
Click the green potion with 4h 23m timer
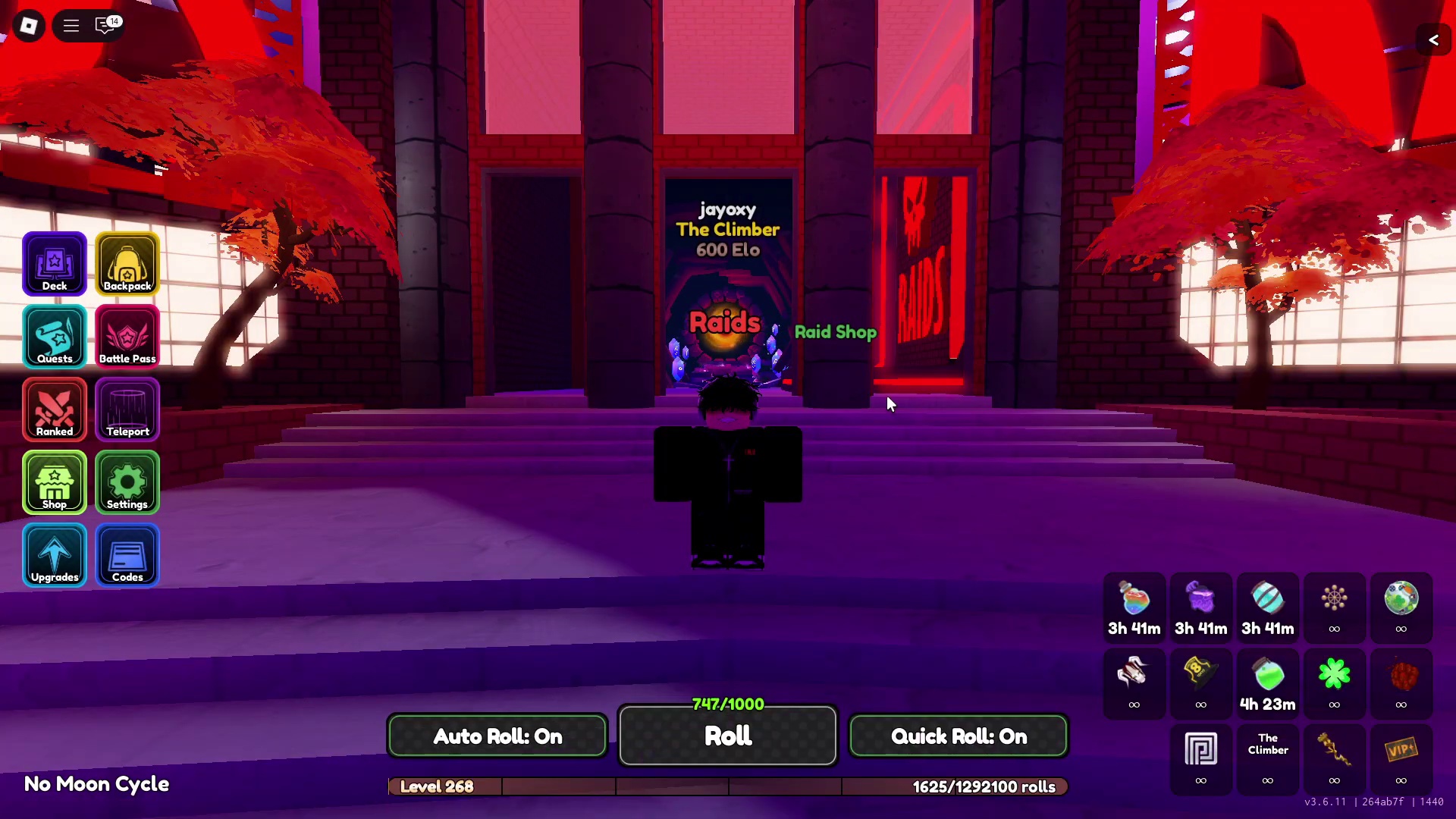1267,675
